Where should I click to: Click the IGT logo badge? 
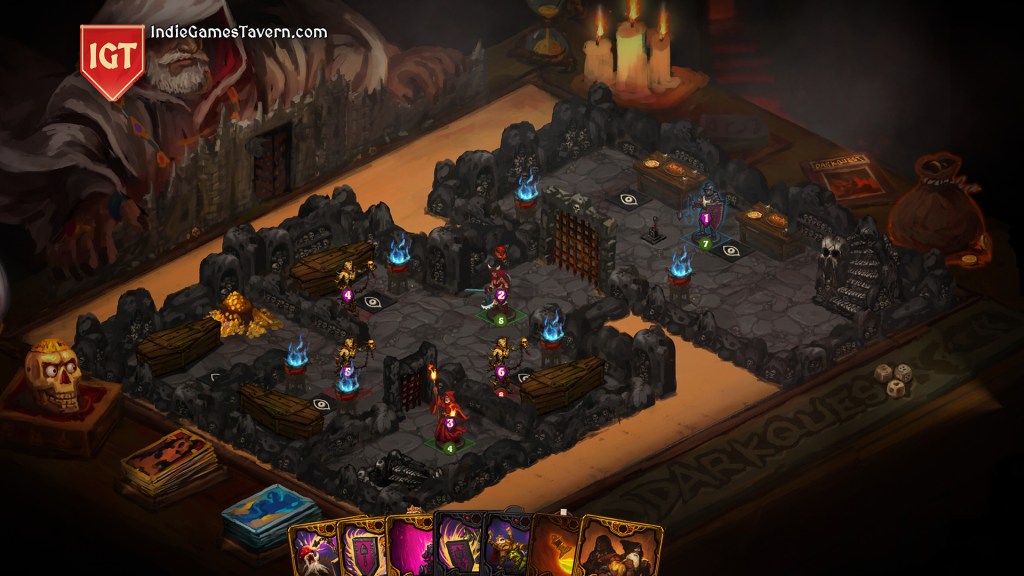[111, 59]
